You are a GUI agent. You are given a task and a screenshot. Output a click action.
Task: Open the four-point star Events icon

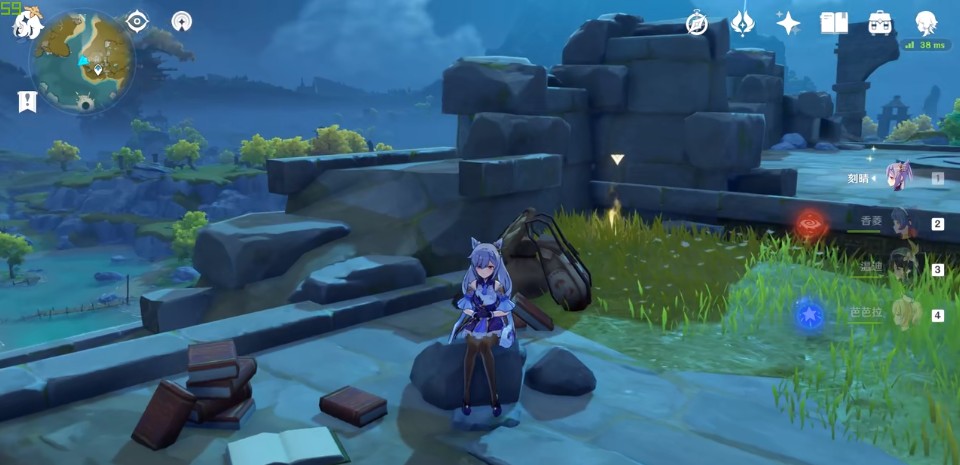[x=788, y=23]
